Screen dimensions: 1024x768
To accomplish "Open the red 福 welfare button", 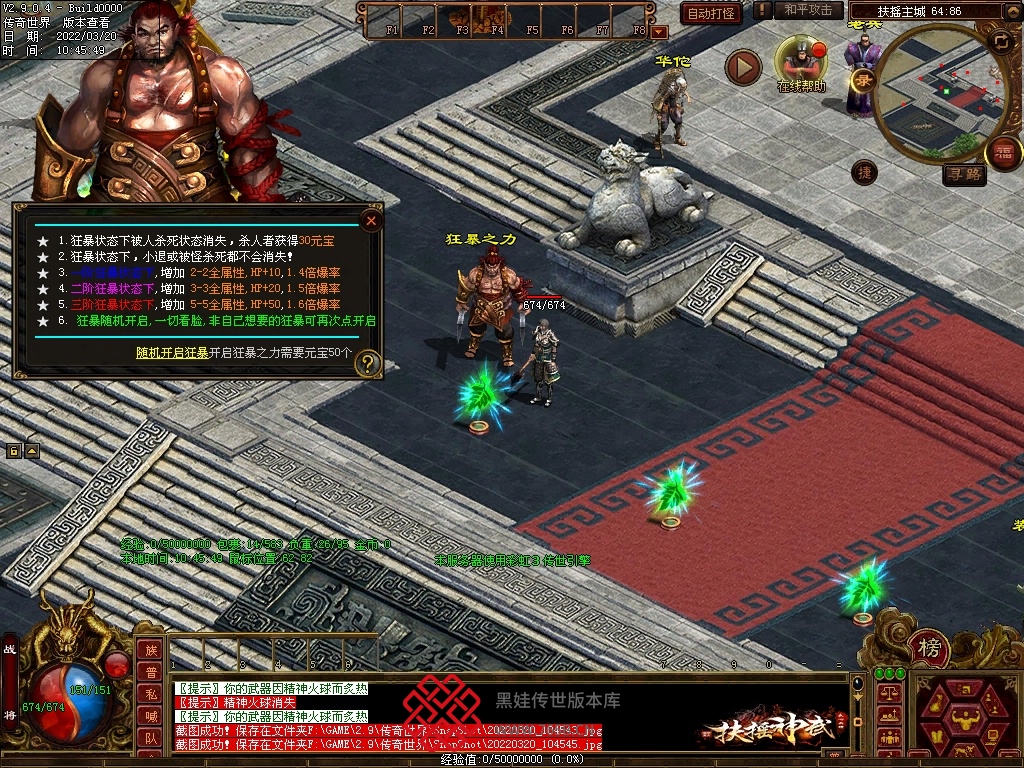I will tap(1003, 153).
